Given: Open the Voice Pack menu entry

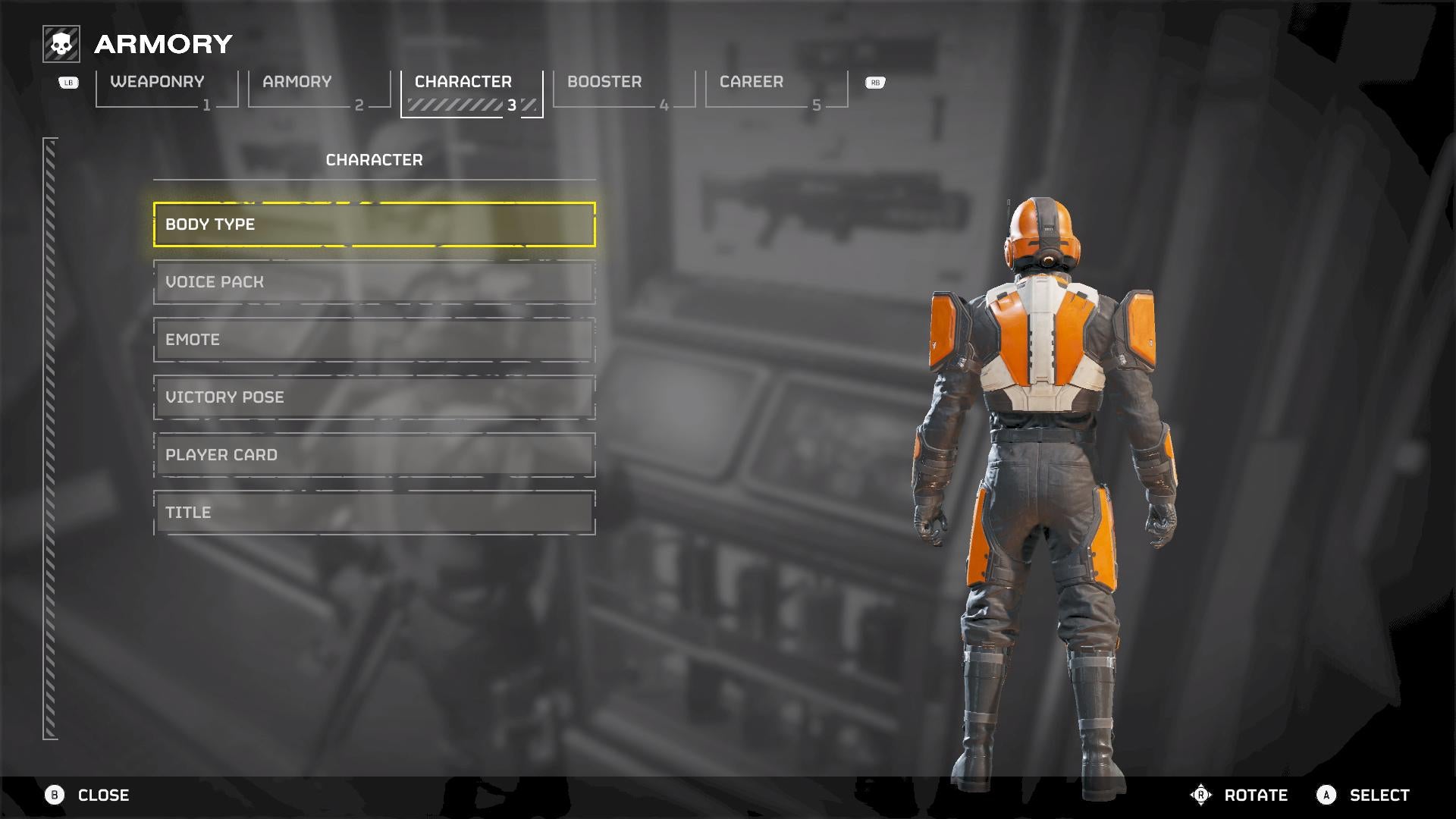Looking at the screenshot, I should pyautogui.click(x=374, y=282).
